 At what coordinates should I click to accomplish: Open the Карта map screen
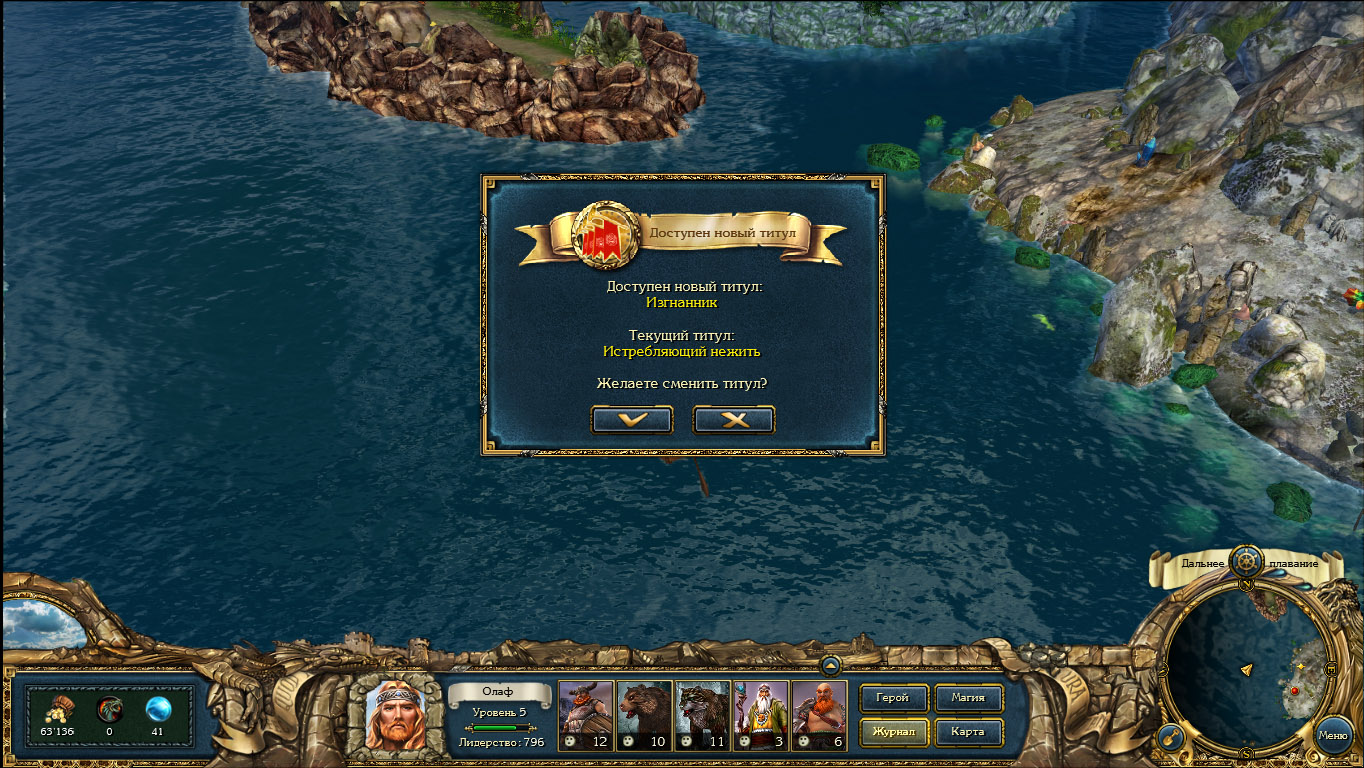[967, 732]
